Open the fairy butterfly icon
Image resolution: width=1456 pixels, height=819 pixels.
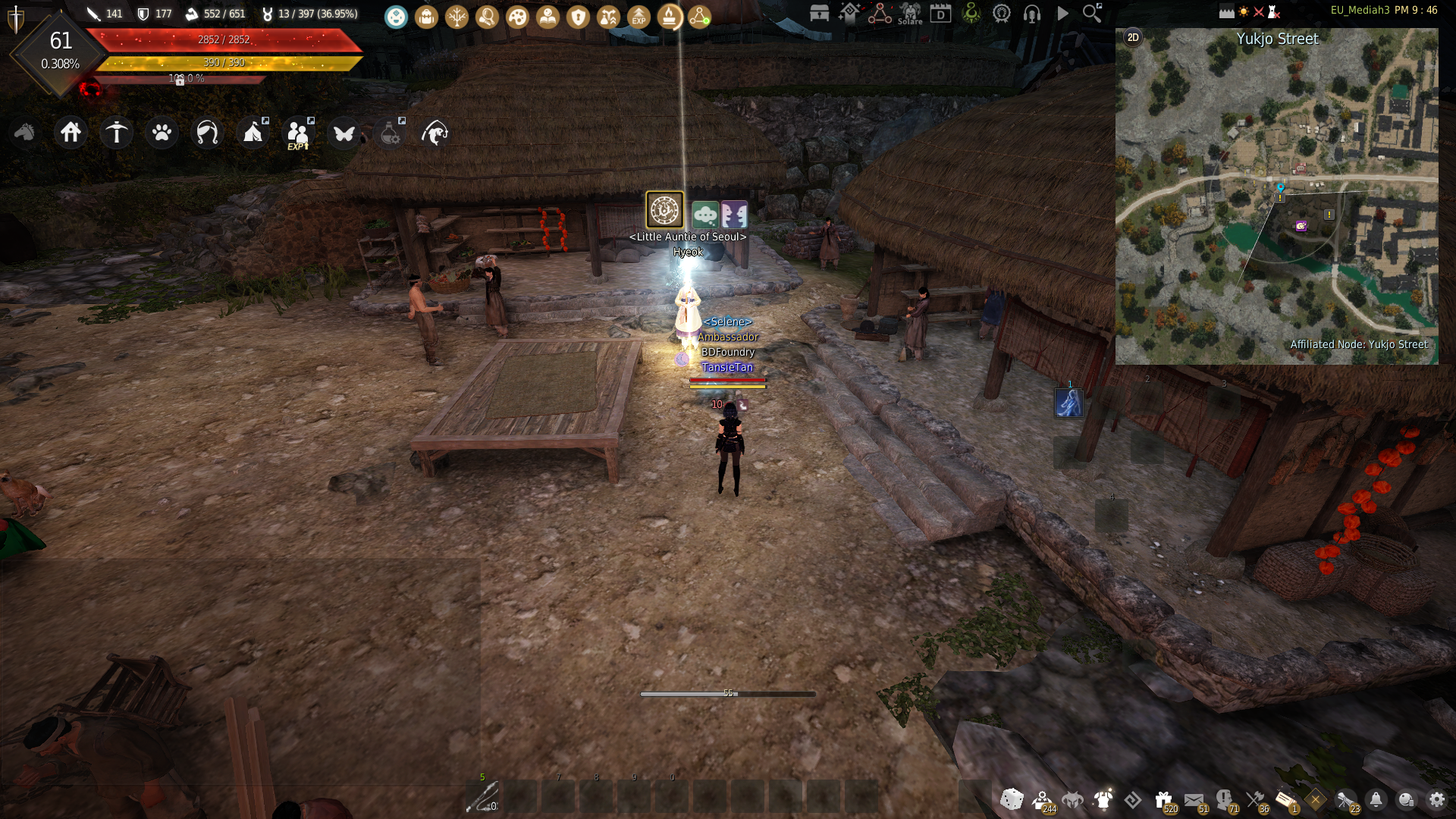tap(344, 133)
